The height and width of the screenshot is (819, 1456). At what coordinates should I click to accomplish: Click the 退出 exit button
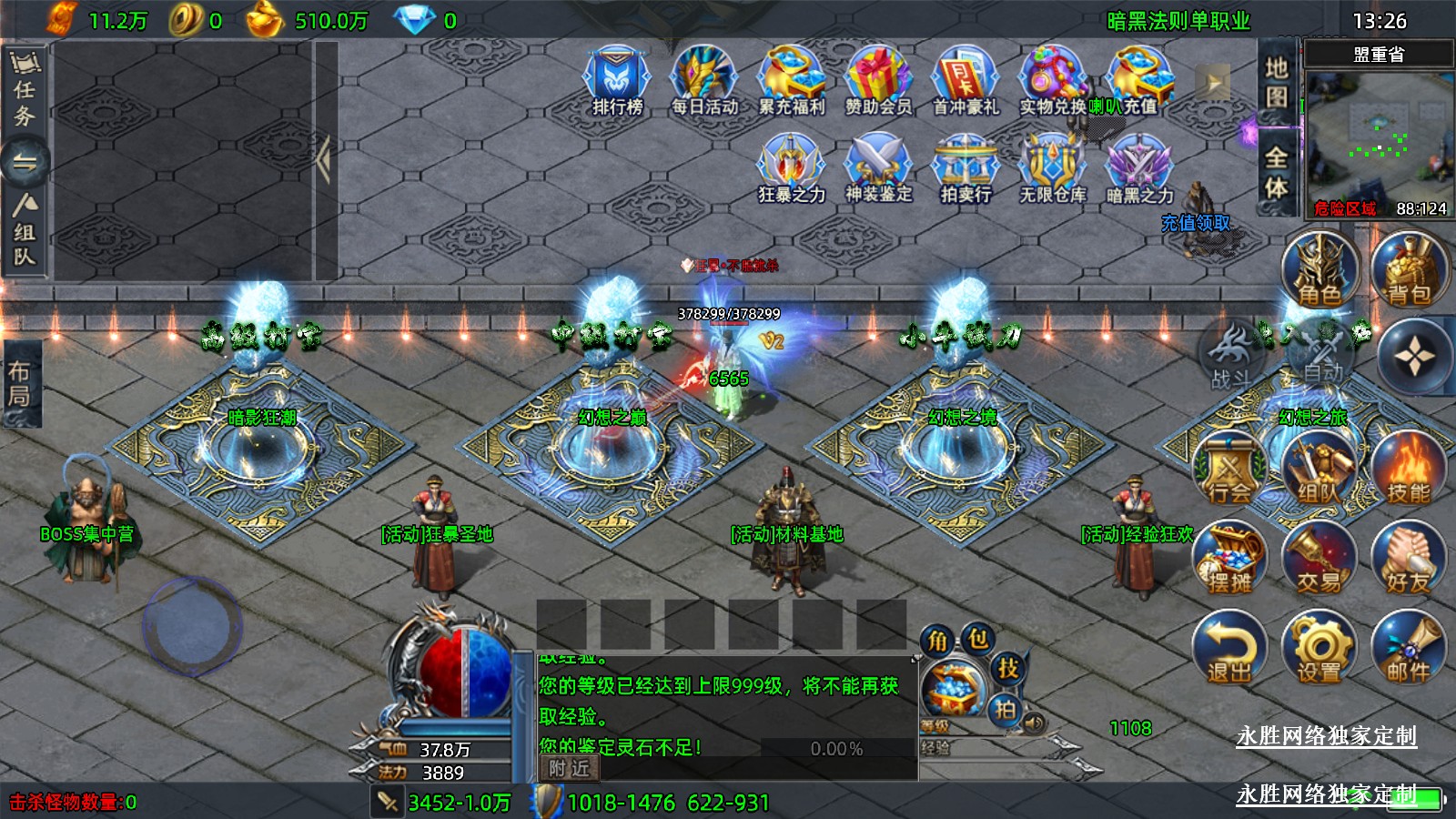pos(1230,648)
